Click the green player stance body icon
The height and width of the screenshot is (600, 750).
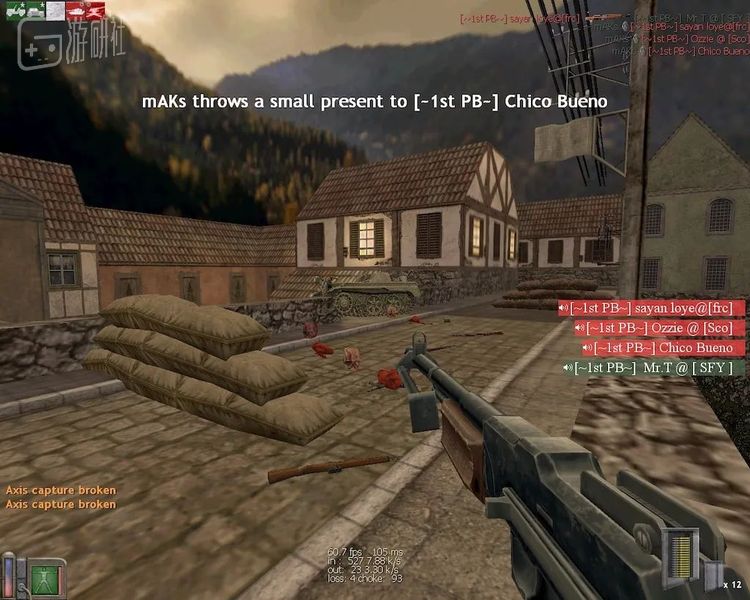(x=43, y=579)
